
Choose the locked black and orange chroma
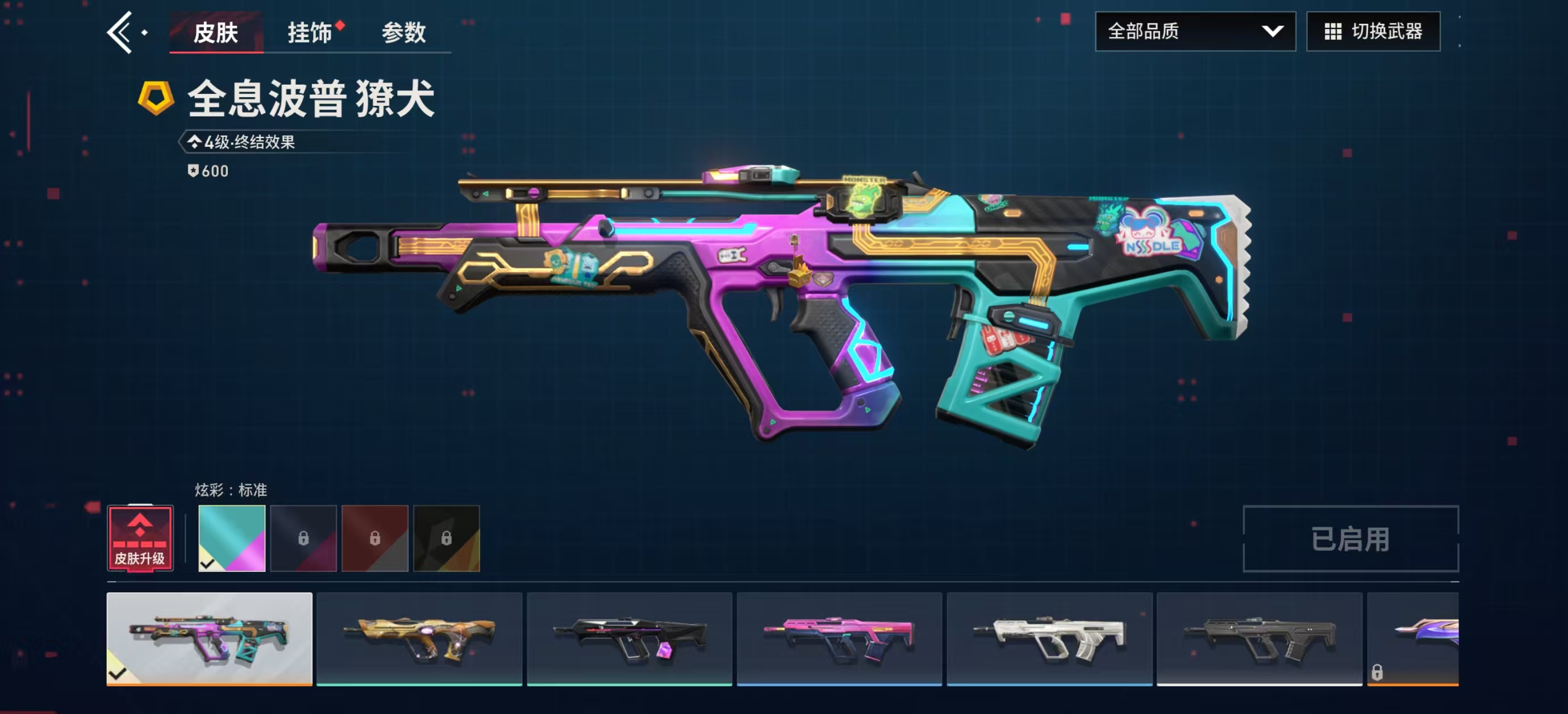[x=446, y=538]
